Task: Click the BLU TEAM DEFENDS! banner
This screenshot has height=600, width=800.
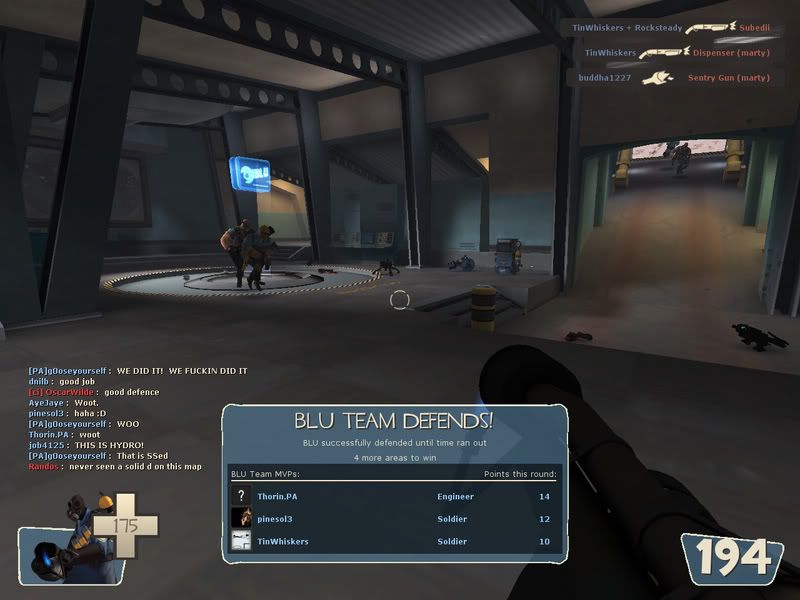Action: [x=393, y=421]
